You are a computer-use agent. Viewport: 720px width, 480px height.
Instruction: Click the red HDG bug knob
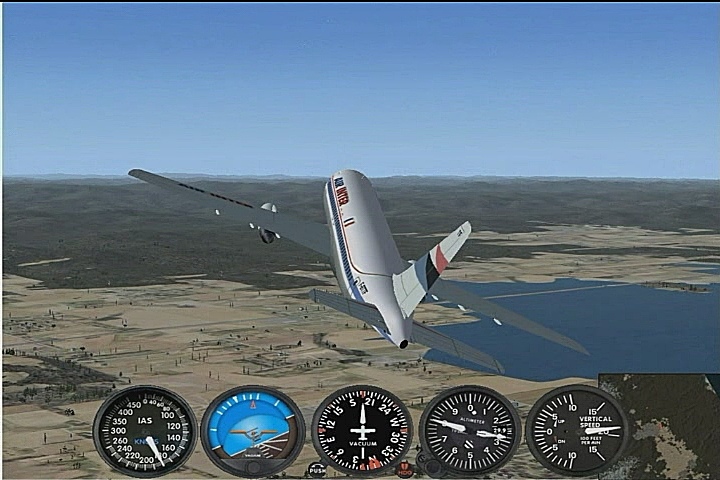point(405,468)
